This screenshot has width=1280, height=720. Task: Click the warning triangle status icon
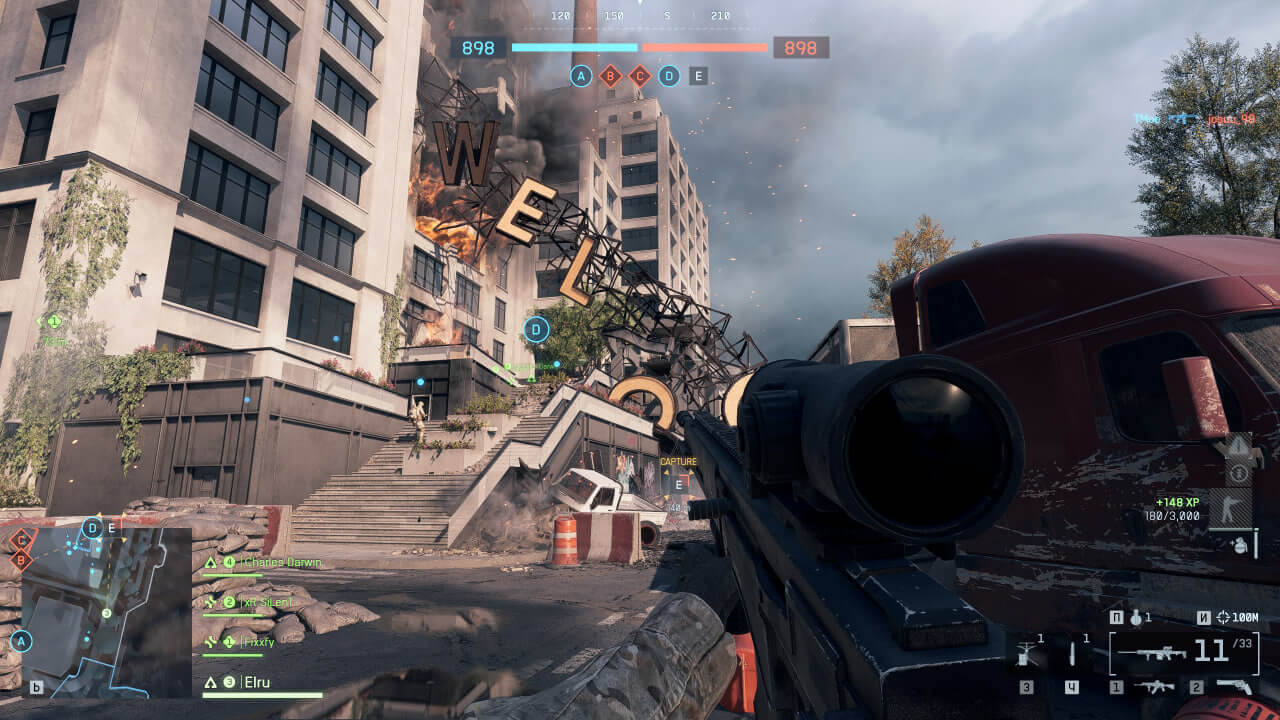(x=1236, y=447)
